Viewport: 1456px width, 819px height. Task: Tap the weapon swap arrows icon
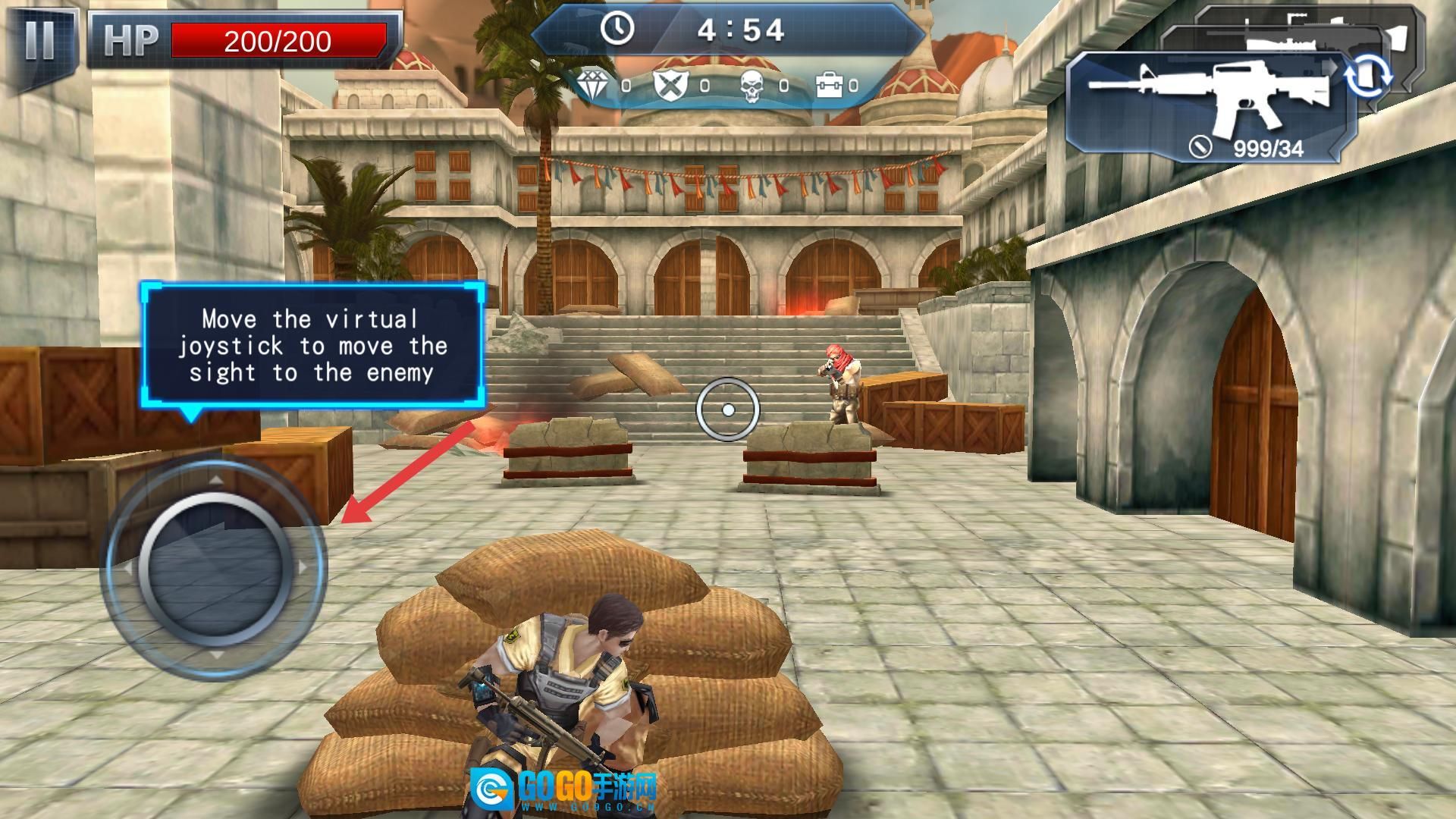1368,77
